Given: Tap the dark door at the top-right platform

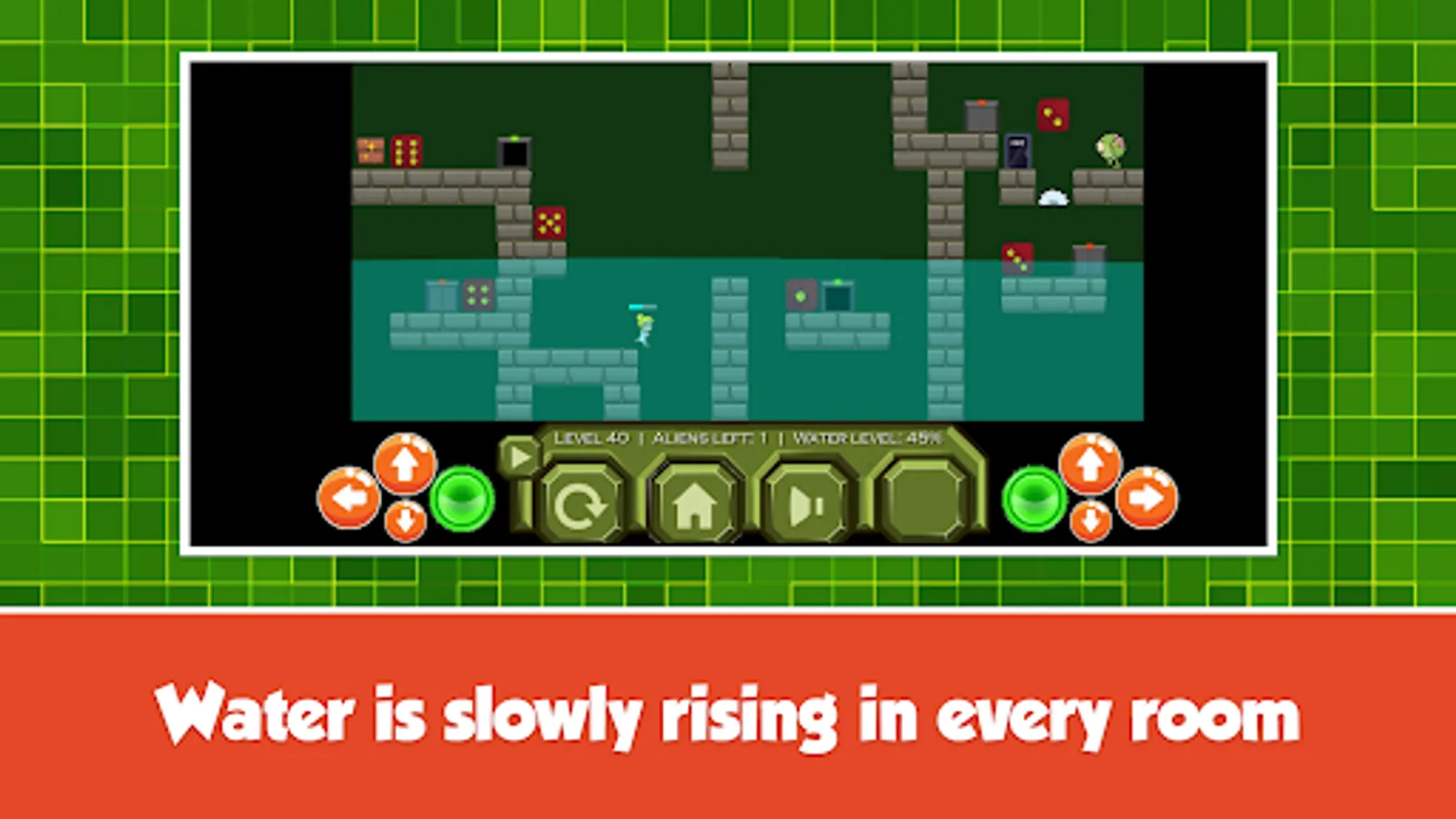Looking at the screenshot, I should 1018,148.
